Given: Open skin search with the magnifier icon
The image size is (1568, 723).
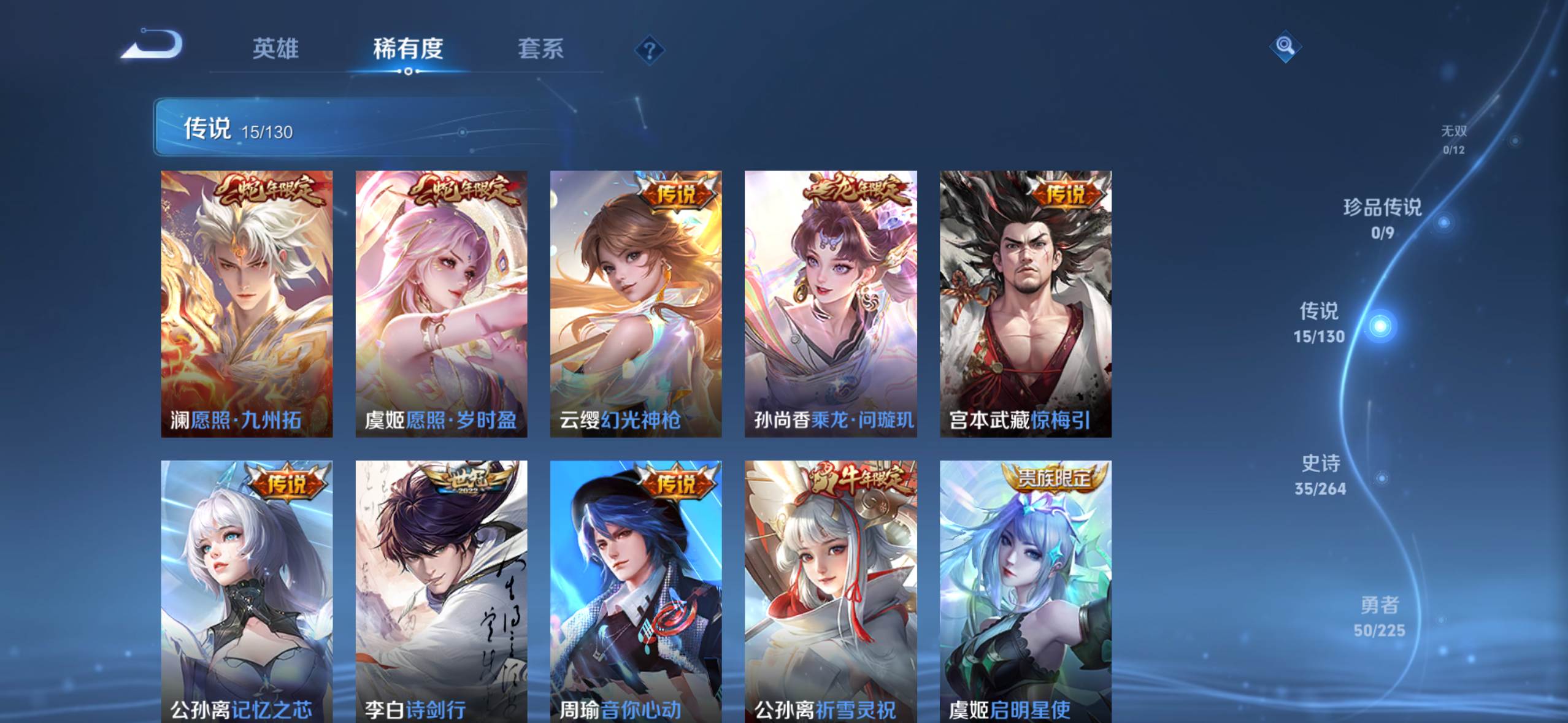Looking at the screenshot, I should [1285, 46].
